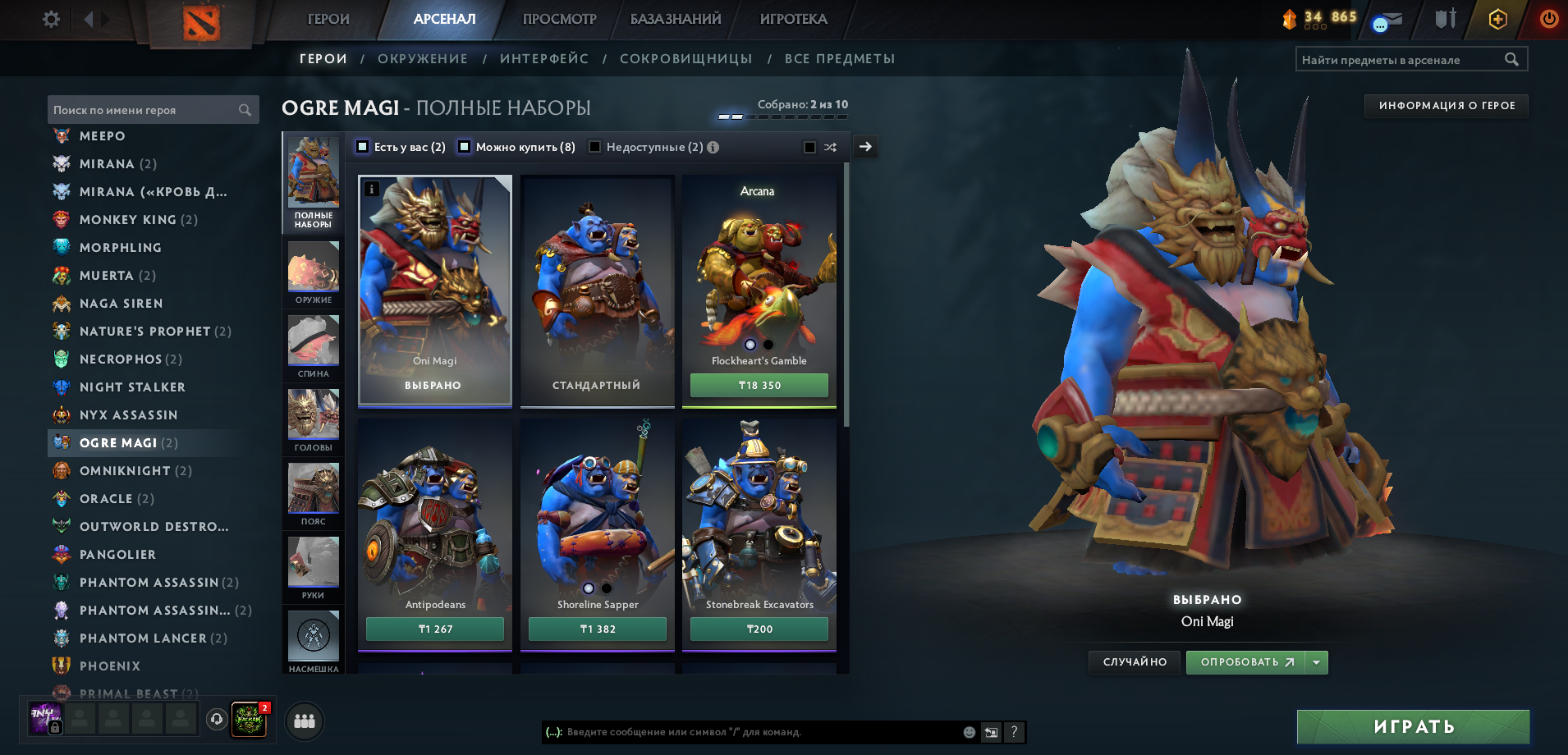Click the right arrow expander in the filter bar
The image size is (1568, 755).
[x=864, y=146]
